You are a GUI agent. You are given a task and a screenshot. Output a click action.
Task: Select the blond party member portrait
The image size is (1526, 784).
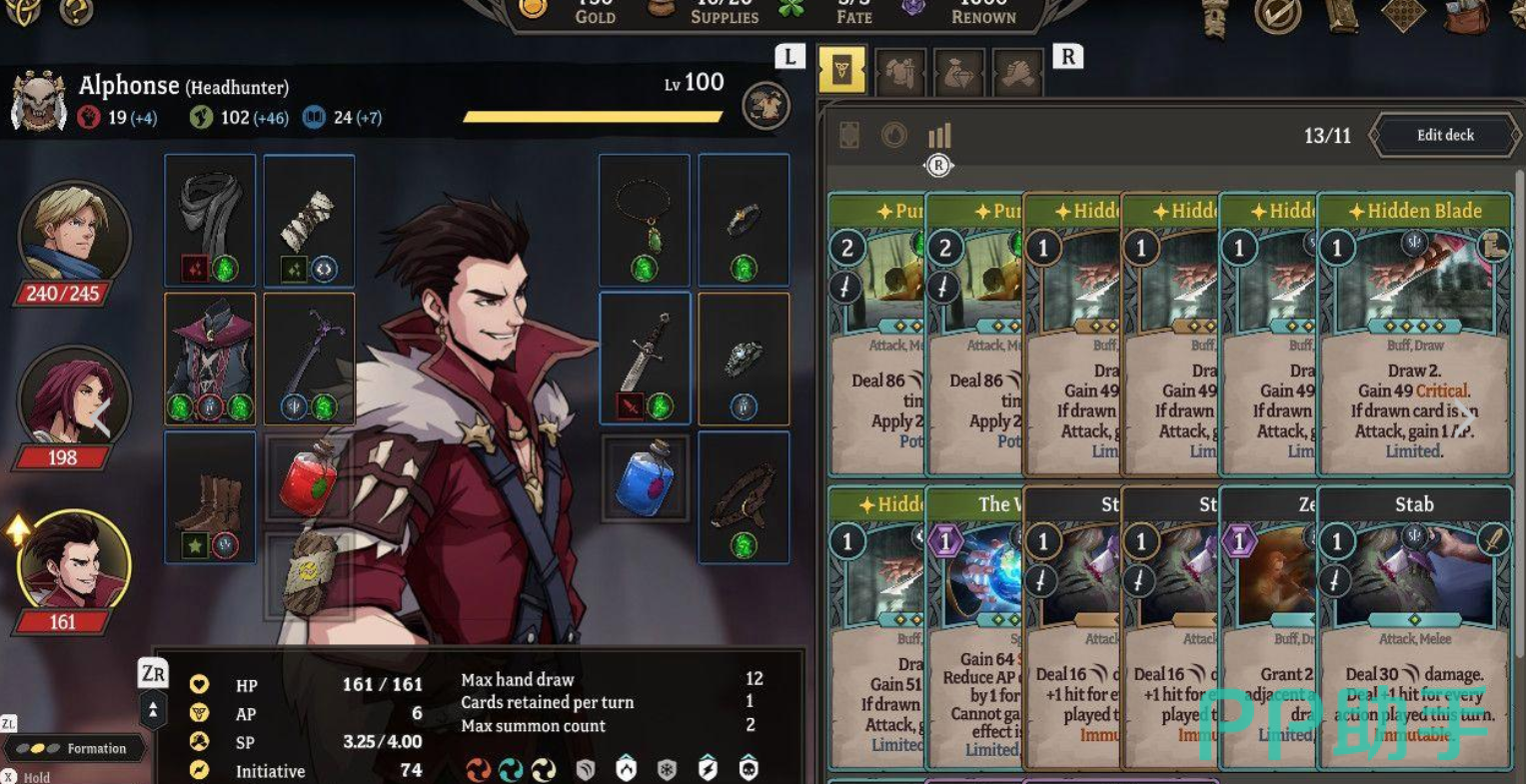coord(73,235)
